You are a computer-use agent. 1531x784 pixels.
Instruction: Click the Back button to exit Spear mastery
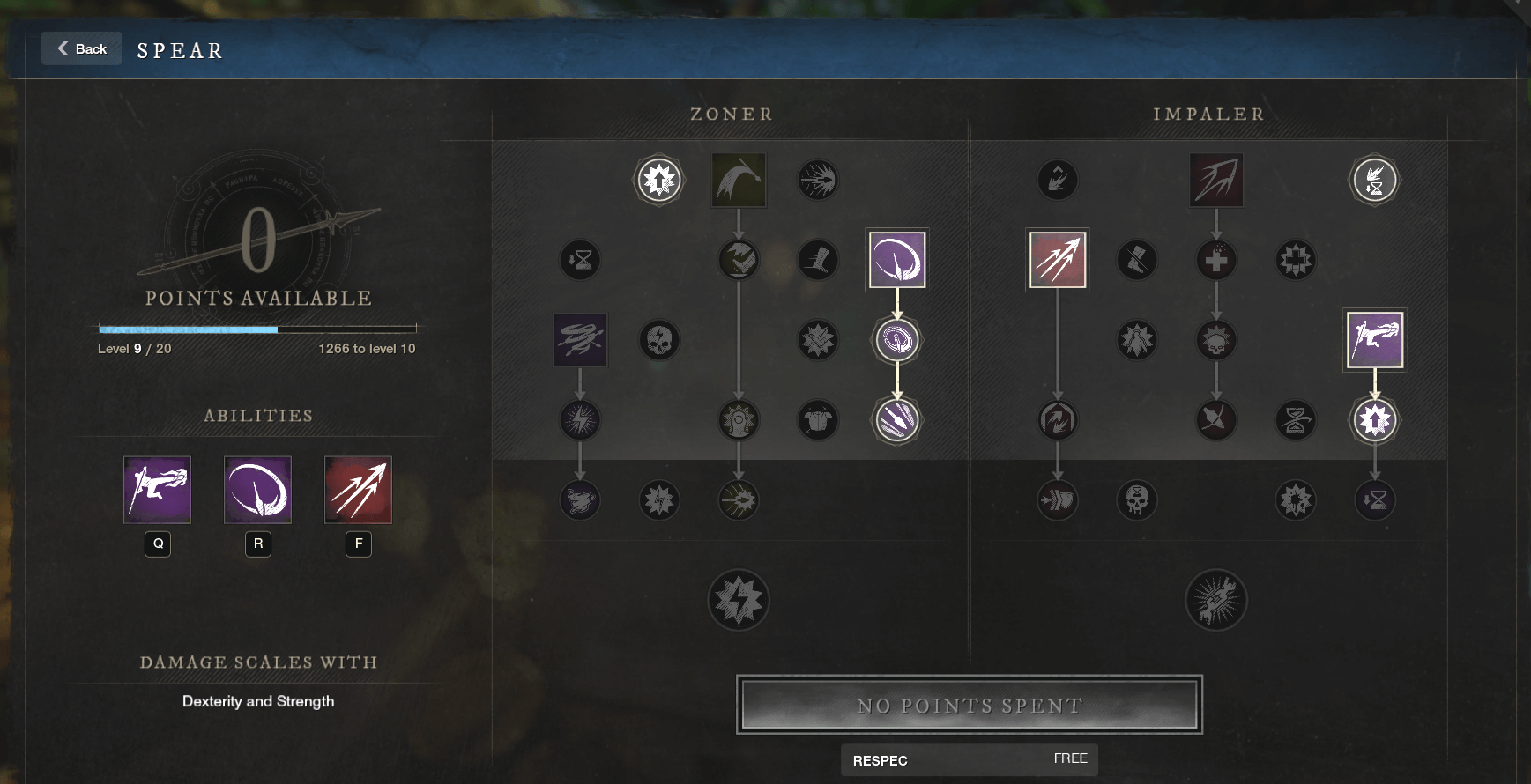pyautogui.click(x=81, y=48)
